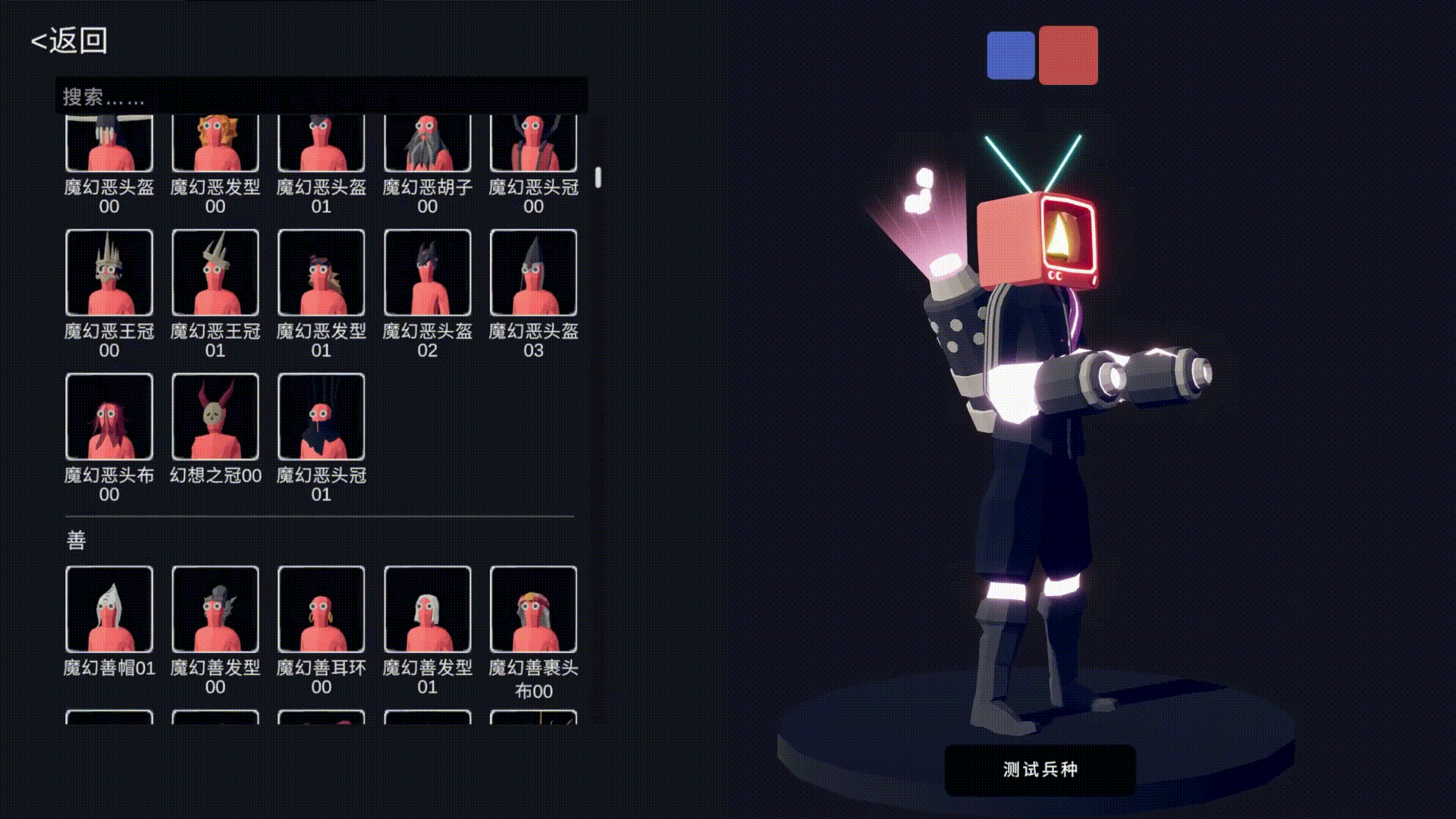Select the 魔幻恶头冠01 headpiece item
The width and height of the screenshot is (1456, 819).
tap(322, 417)
